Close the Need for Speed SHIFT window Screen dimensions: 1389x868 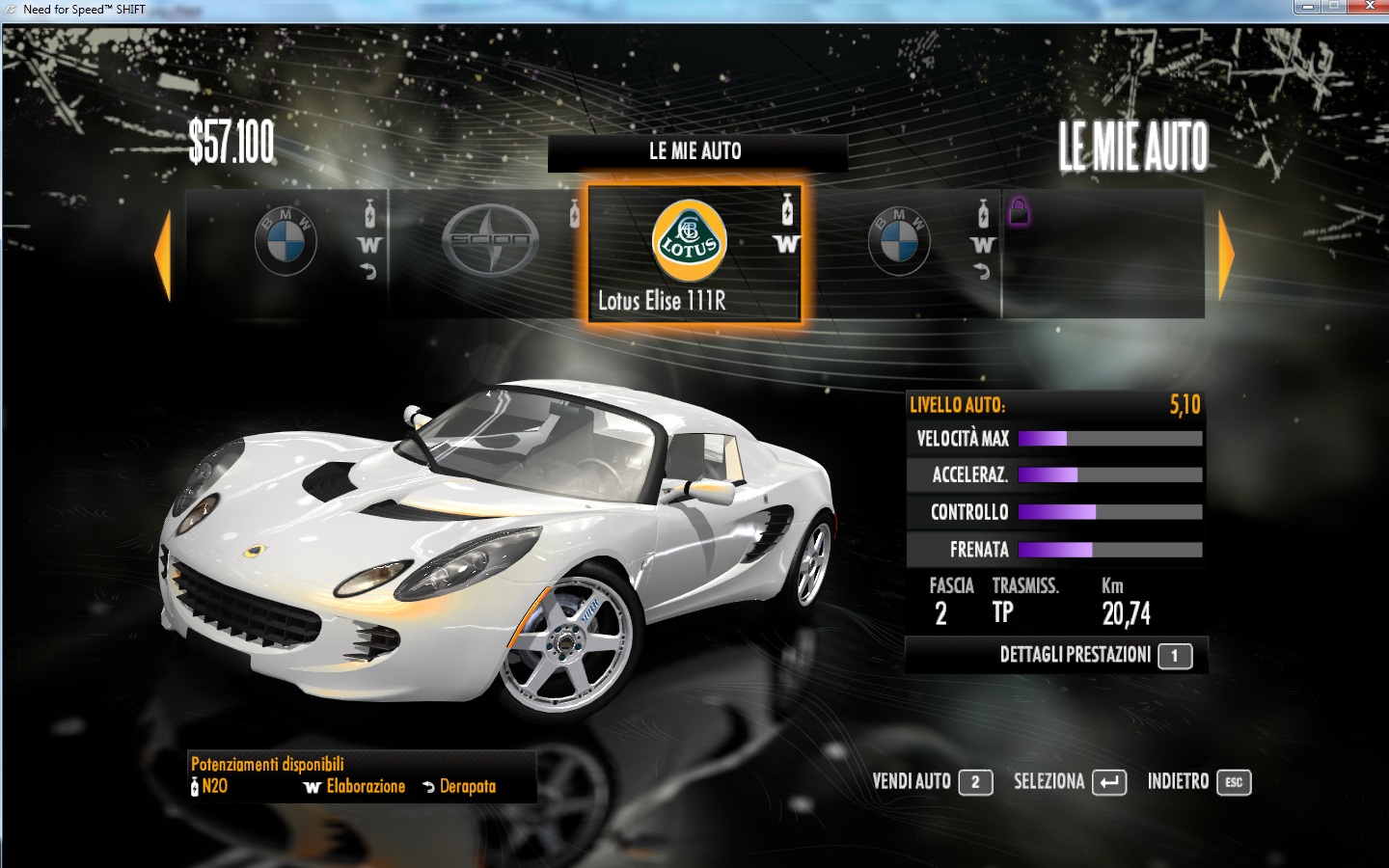click(x=1369, y=7)
